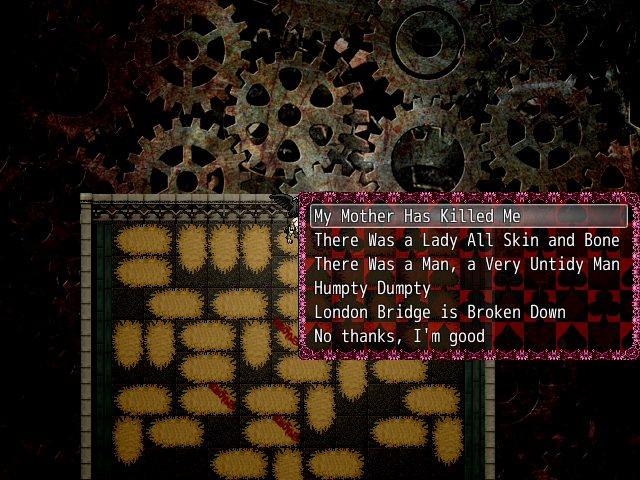Decline with 'No thanks, I'm good'

coord(400,336)
